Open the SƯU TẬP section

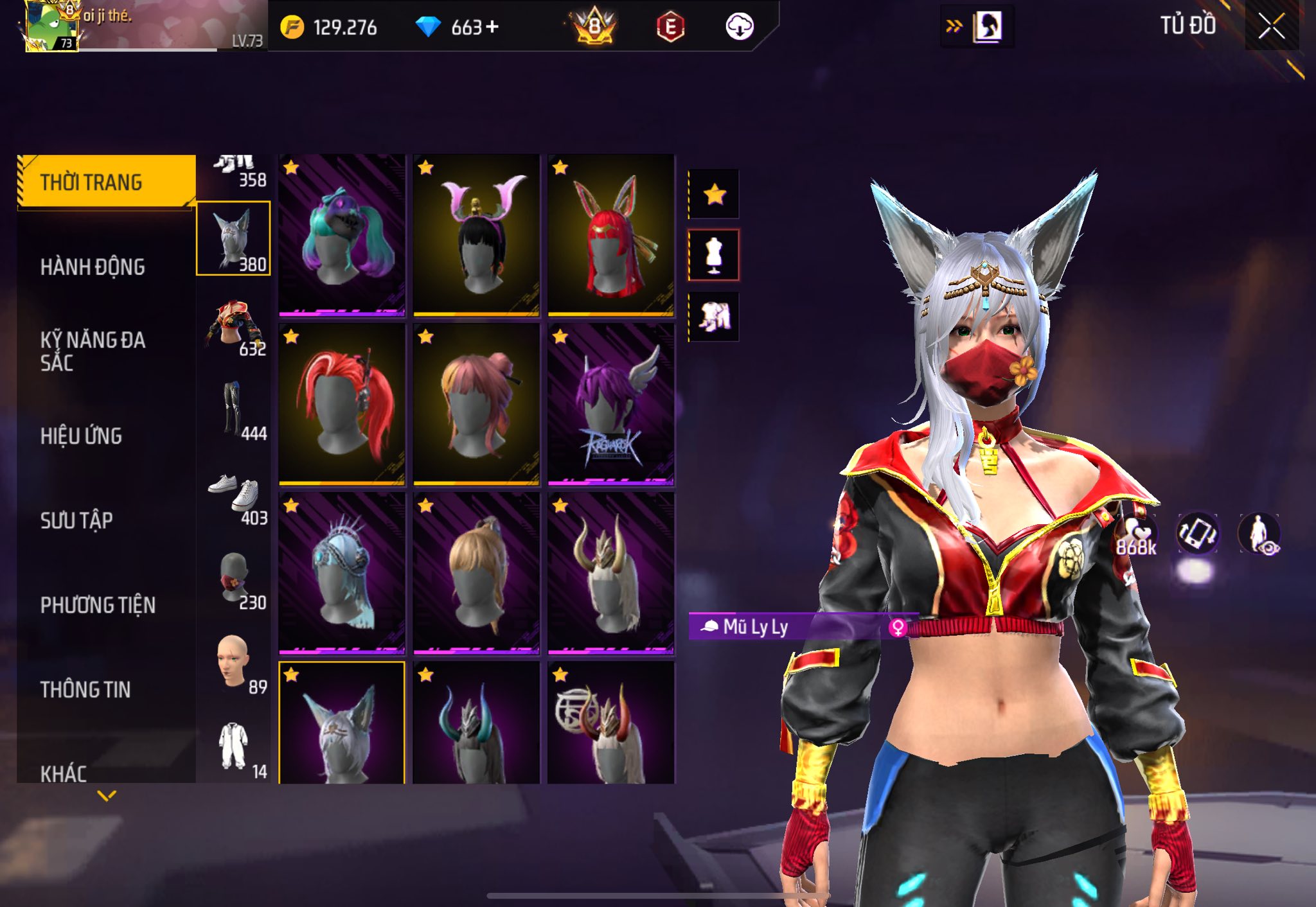pos(76,520)
